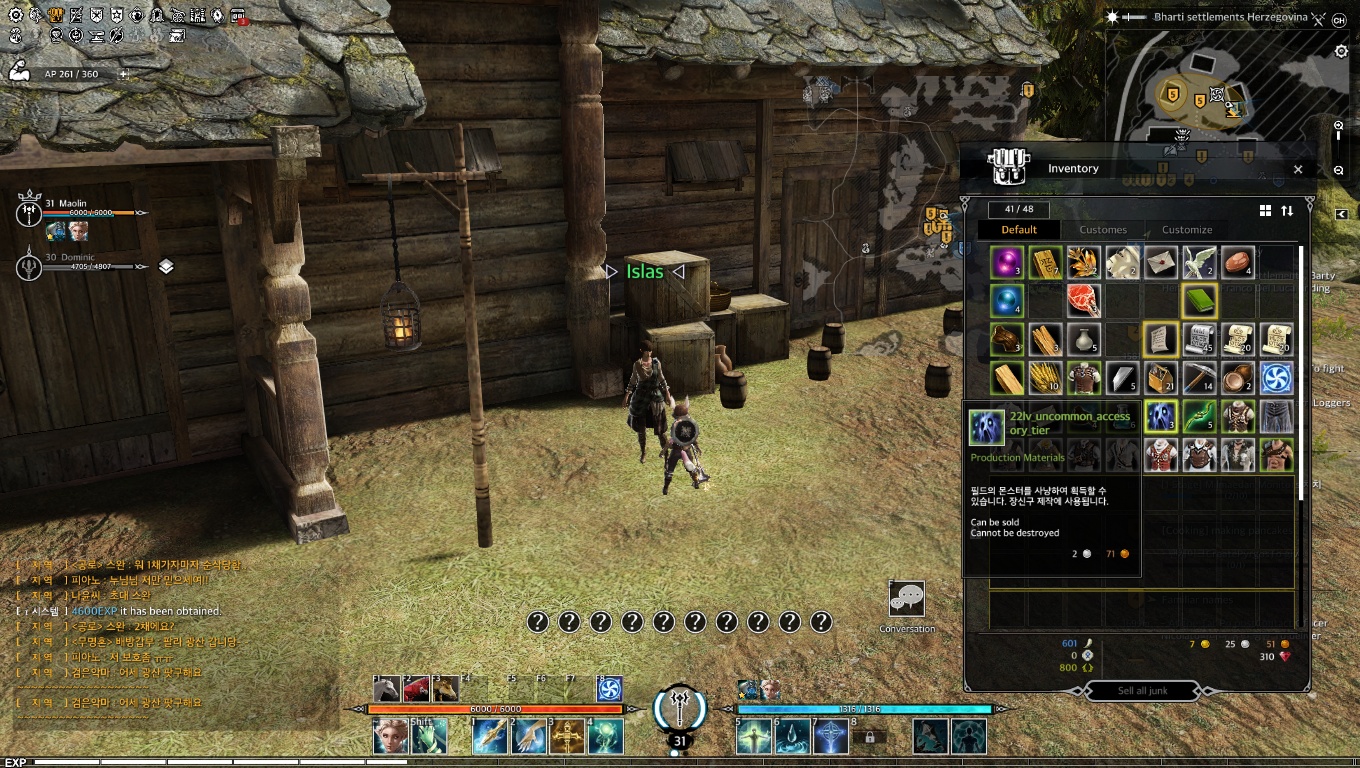Sell all junk items

click(x=1143, y=691)
